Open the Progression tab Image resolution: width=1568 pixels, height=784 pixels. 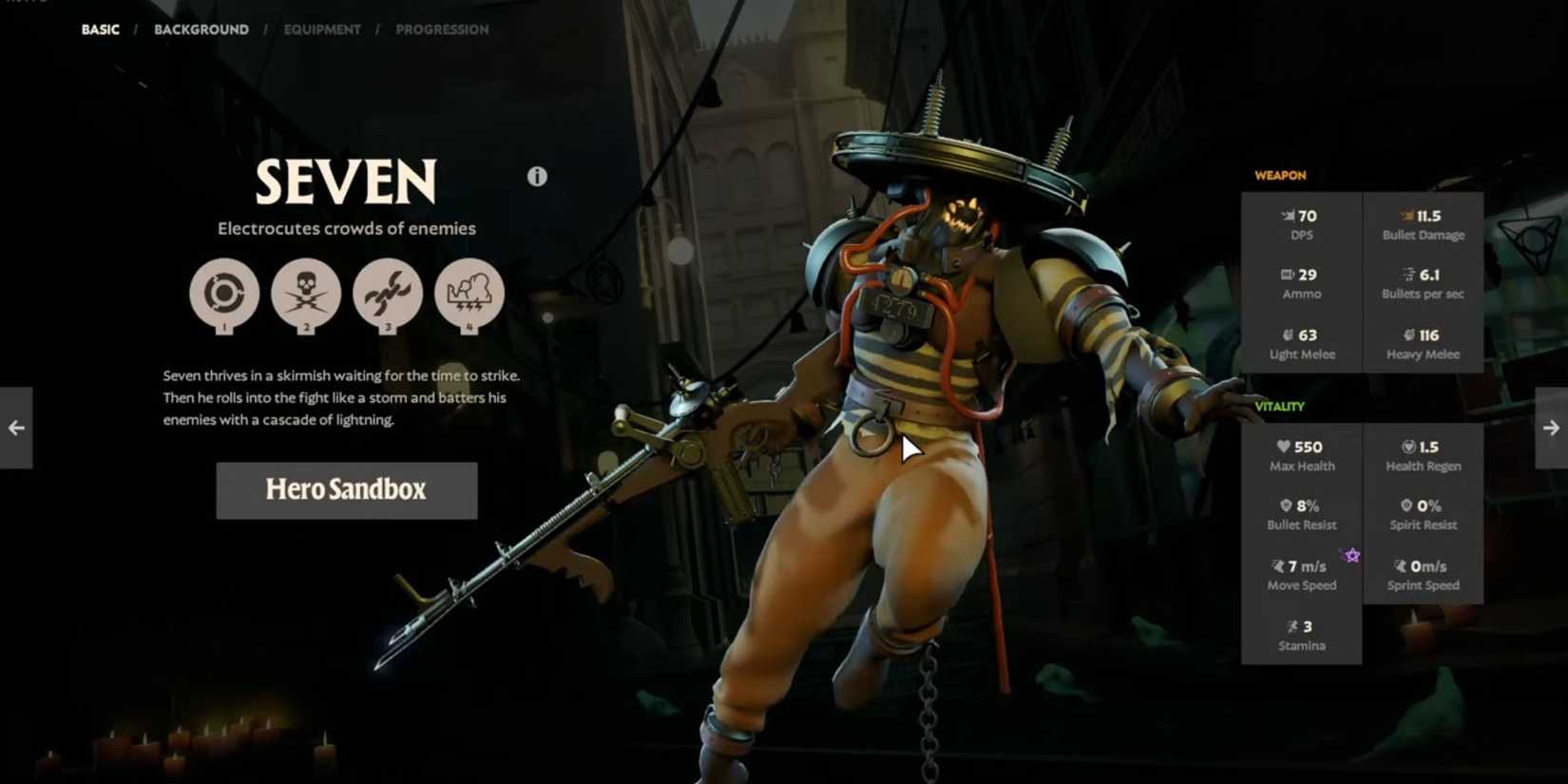click(442, 29)
